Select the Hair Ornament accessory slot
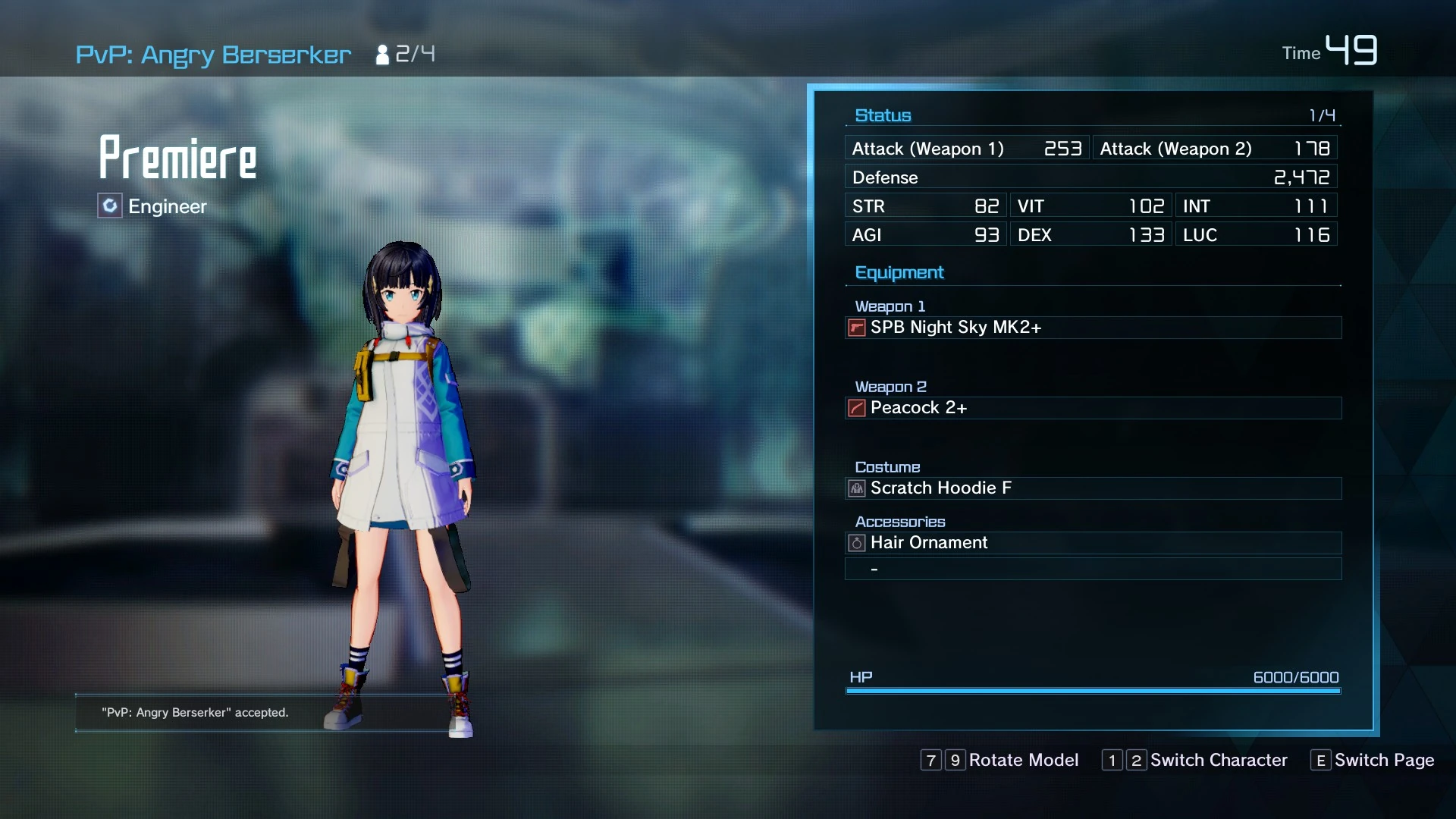Image resolution: width=1456 pixels, height=819 pixels. pyautogui.click(x=1092, y=543)
